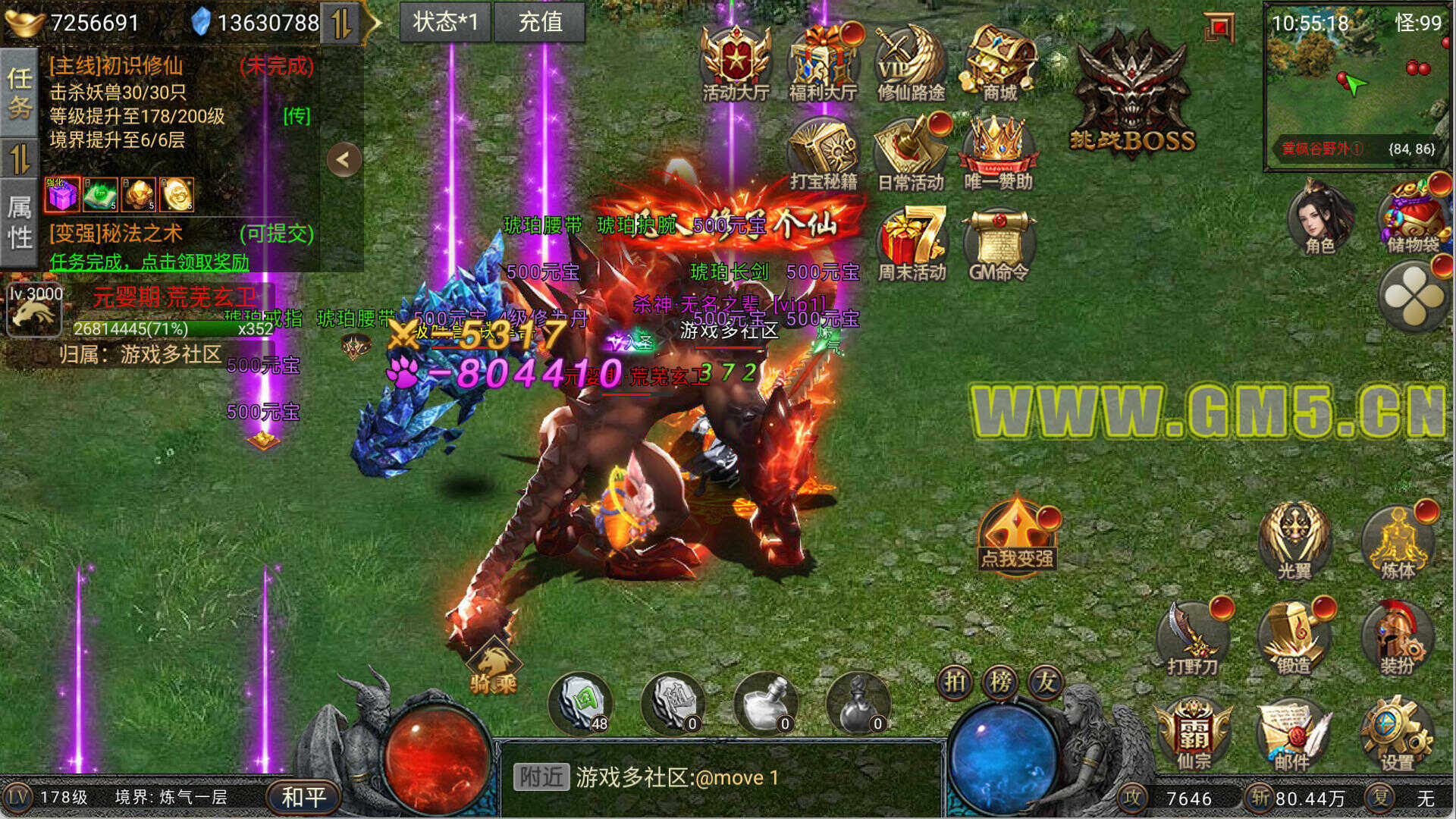The image size is (1456, 819).
Task: Open the 储物袋 storage bag
Action: (1413, 218)
